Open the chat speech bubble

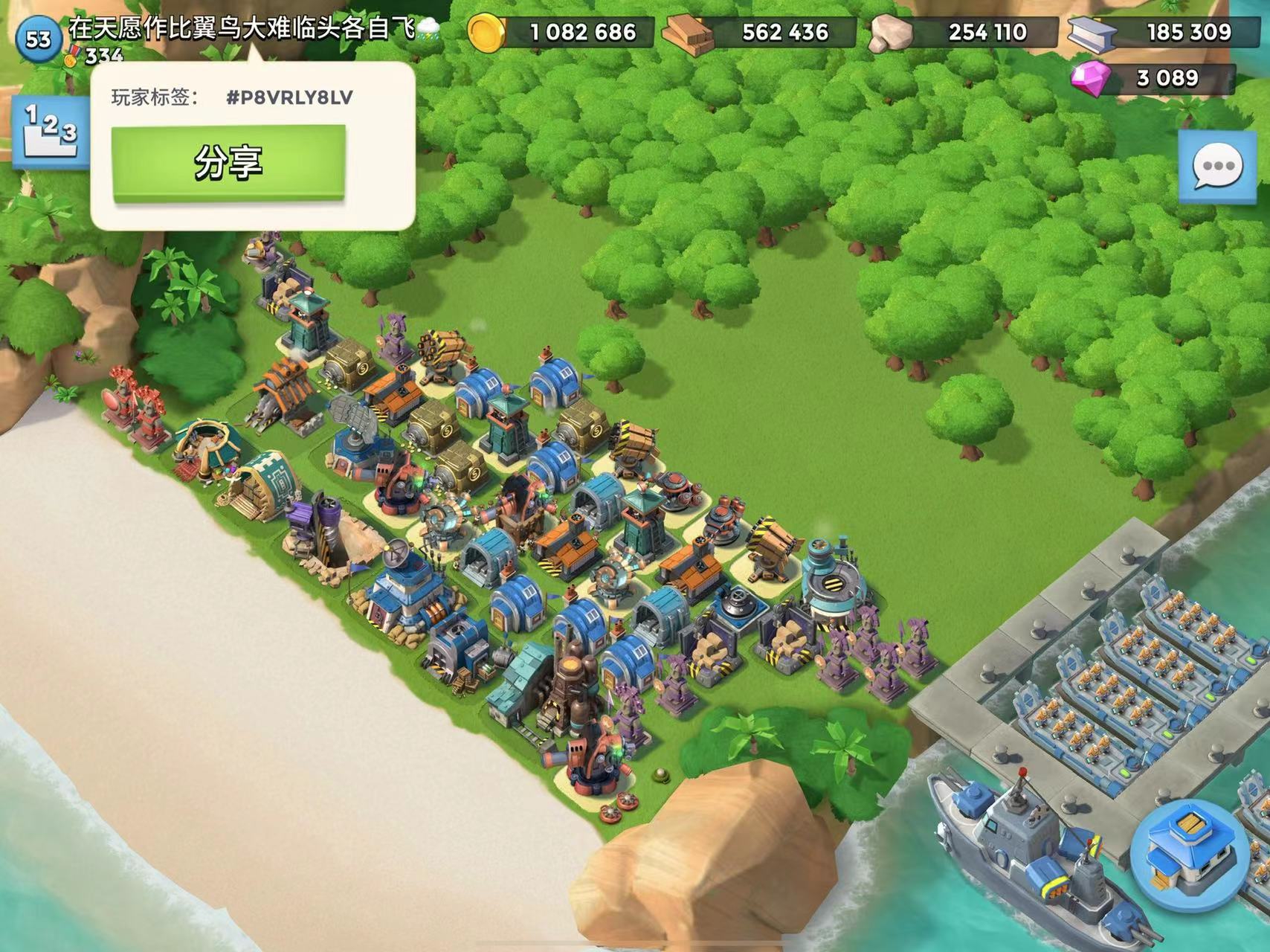1218,166
